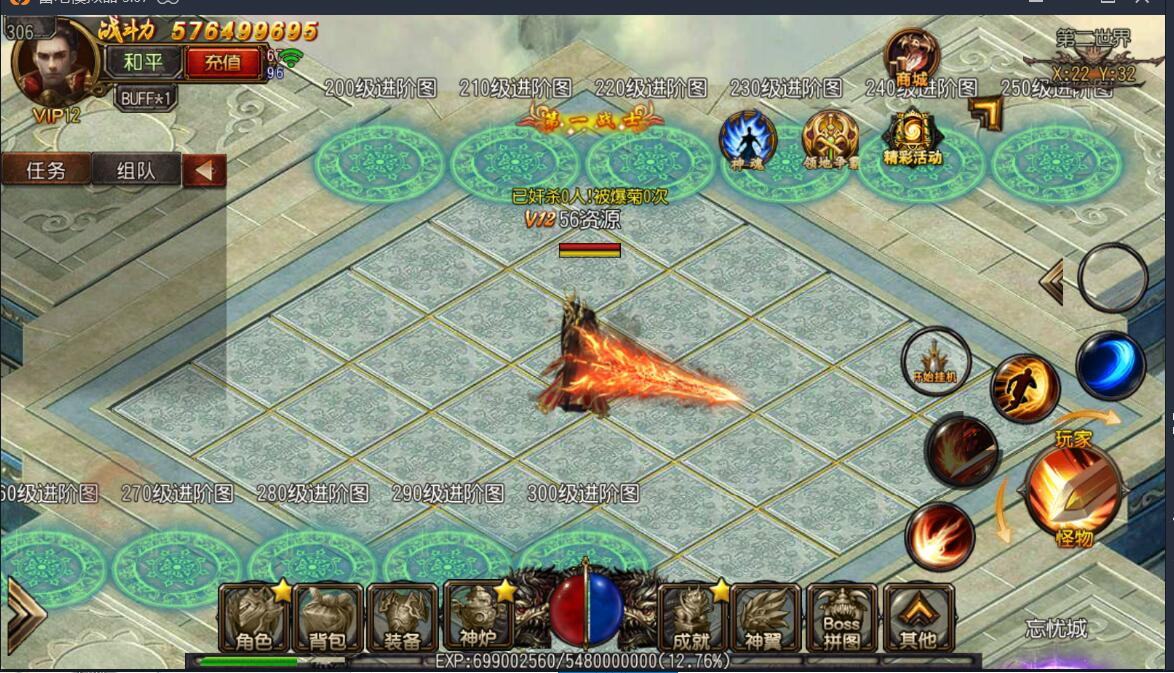Open the 领地争霸 territory war icon
This screenshot has height=673, width=1174.
click(830, 140)
